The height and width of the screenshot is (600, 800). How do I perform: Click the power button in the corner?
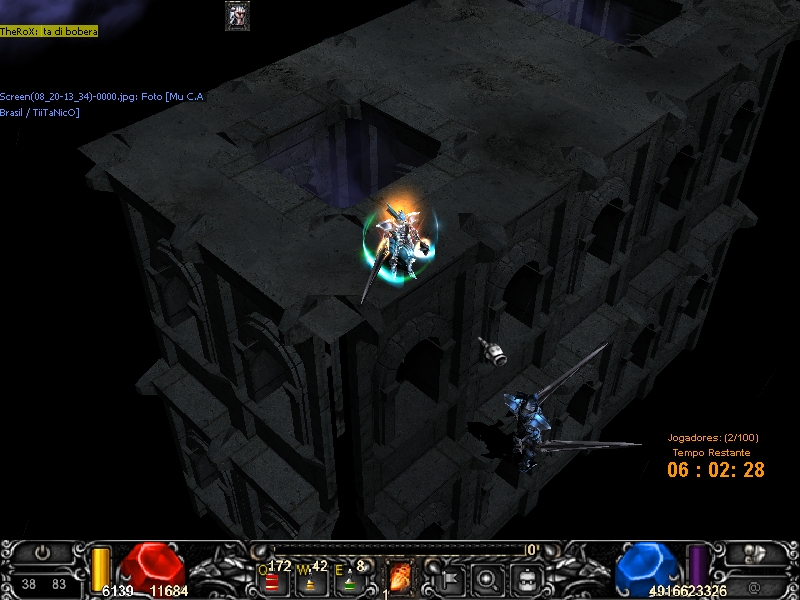(x=42, y=552)
